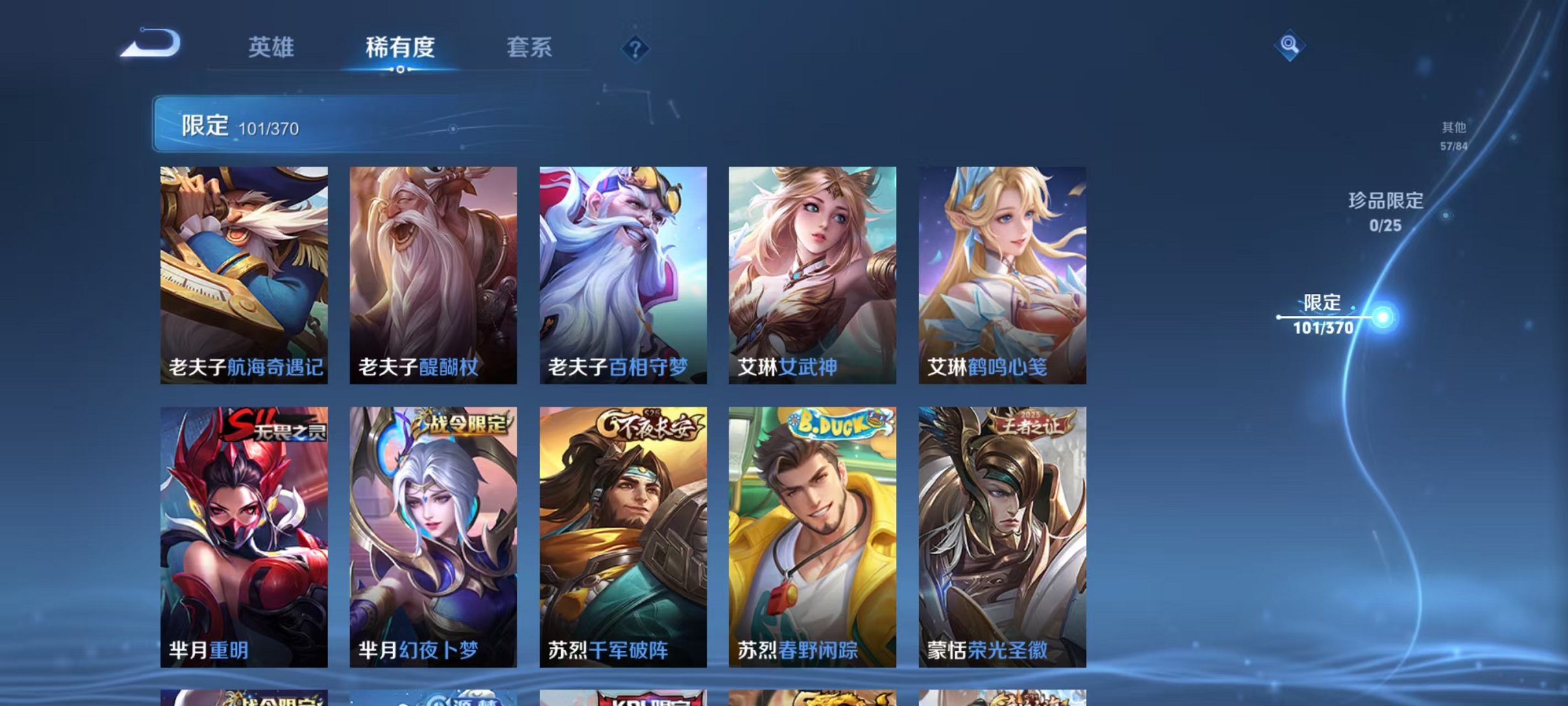Viewport: 1568px width, 706px height.
Task: Tap the diamond question mark help icon
Action: (636, 48)
